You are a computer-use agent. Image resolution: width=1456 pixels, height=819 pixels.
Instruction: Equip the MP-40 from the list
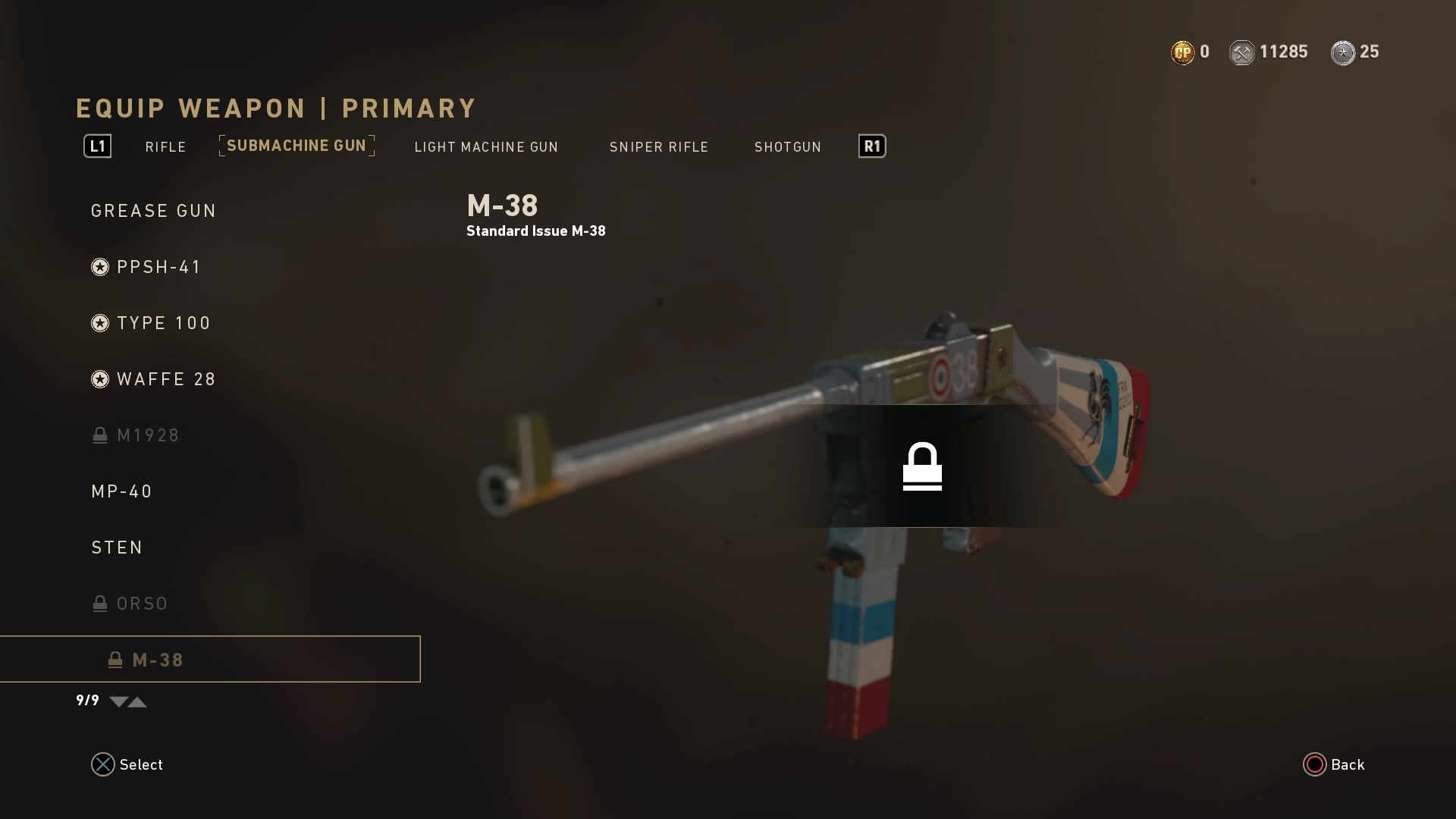point(122,491)
